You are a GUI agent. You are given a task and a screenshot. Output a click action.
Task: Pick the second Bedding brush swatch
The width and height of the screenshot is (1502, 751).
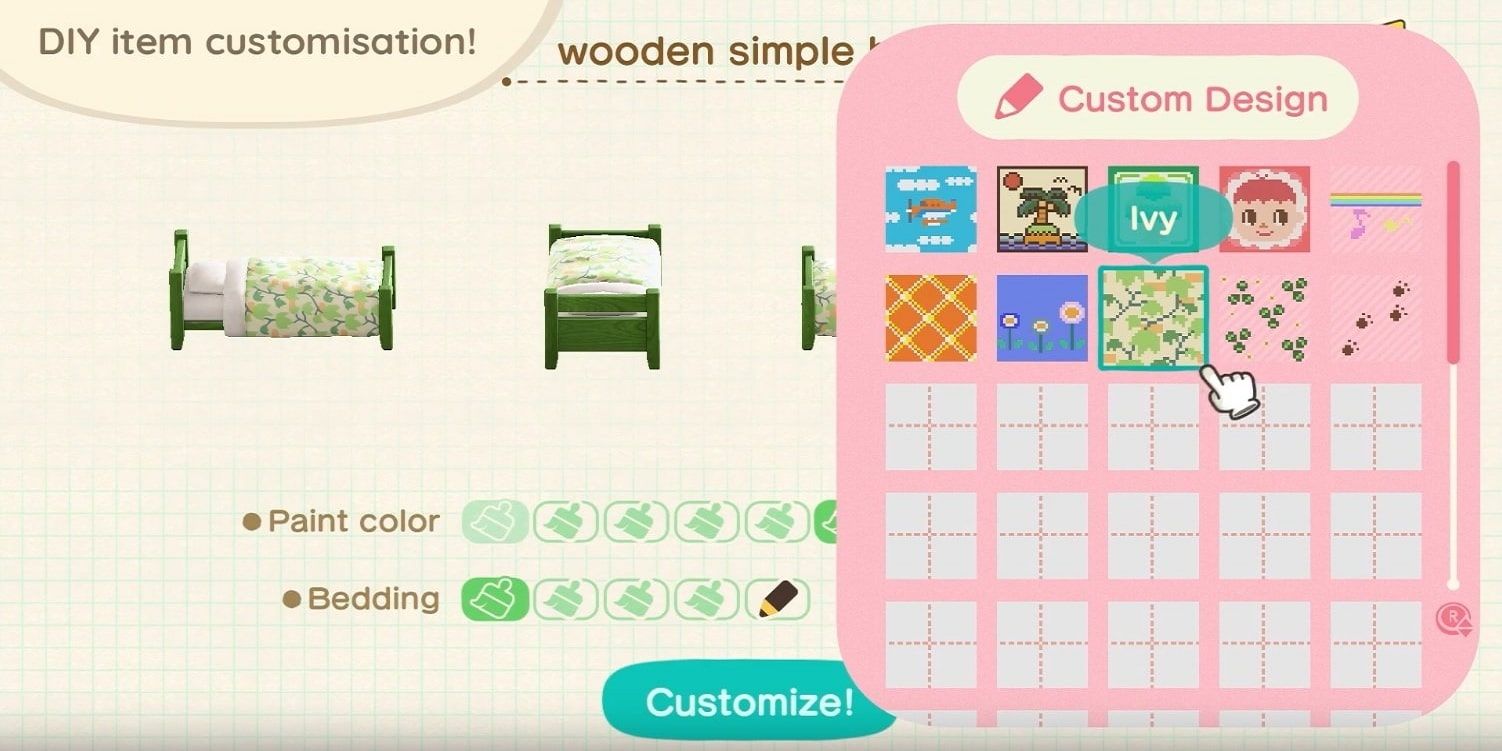click(565, 597)
